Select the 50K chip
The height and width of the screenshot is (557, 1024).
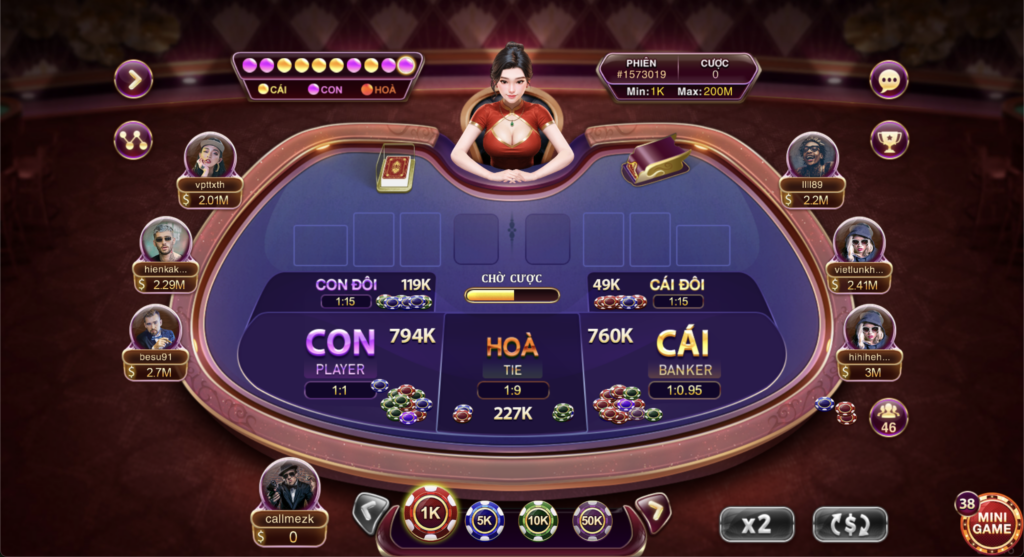pos(592,519)
